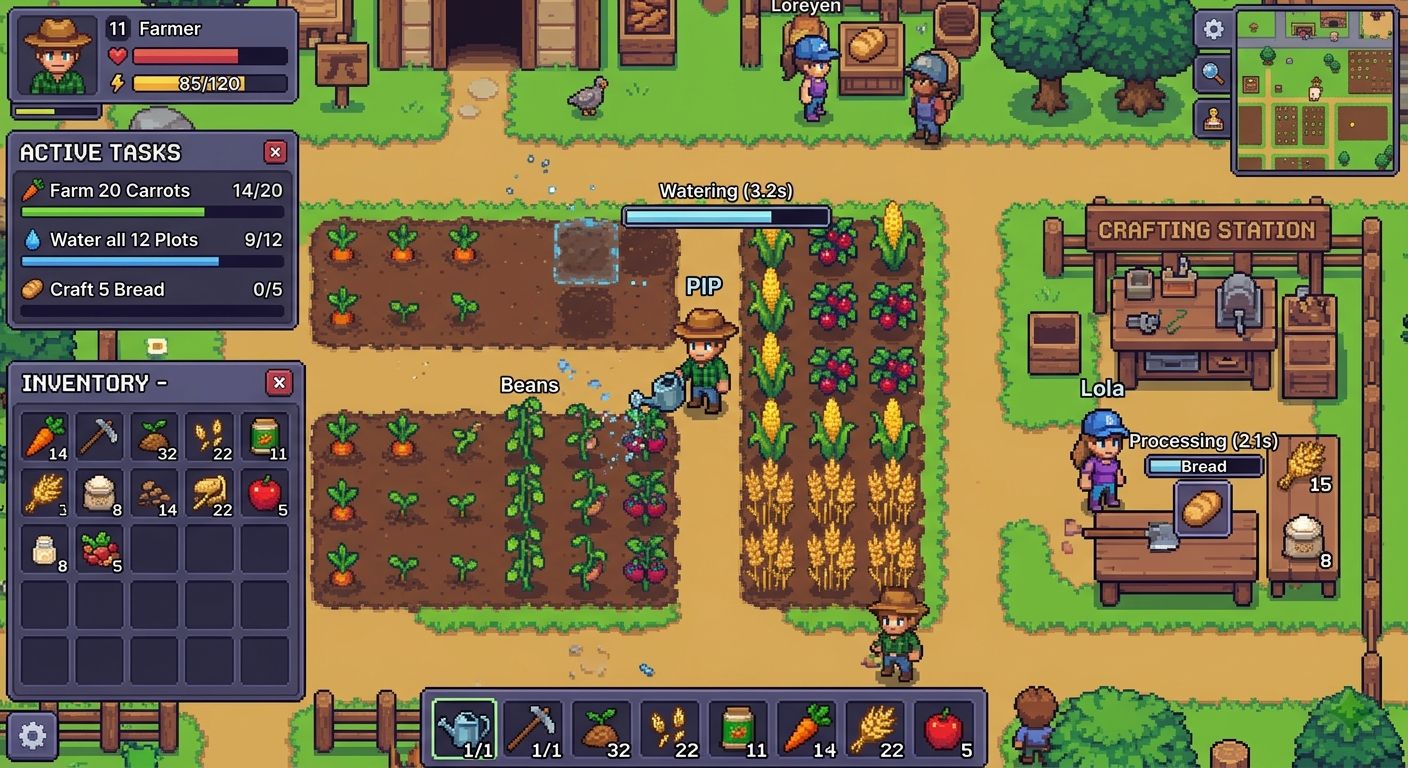Close the Inventory panel

click(x=279, y=383)
